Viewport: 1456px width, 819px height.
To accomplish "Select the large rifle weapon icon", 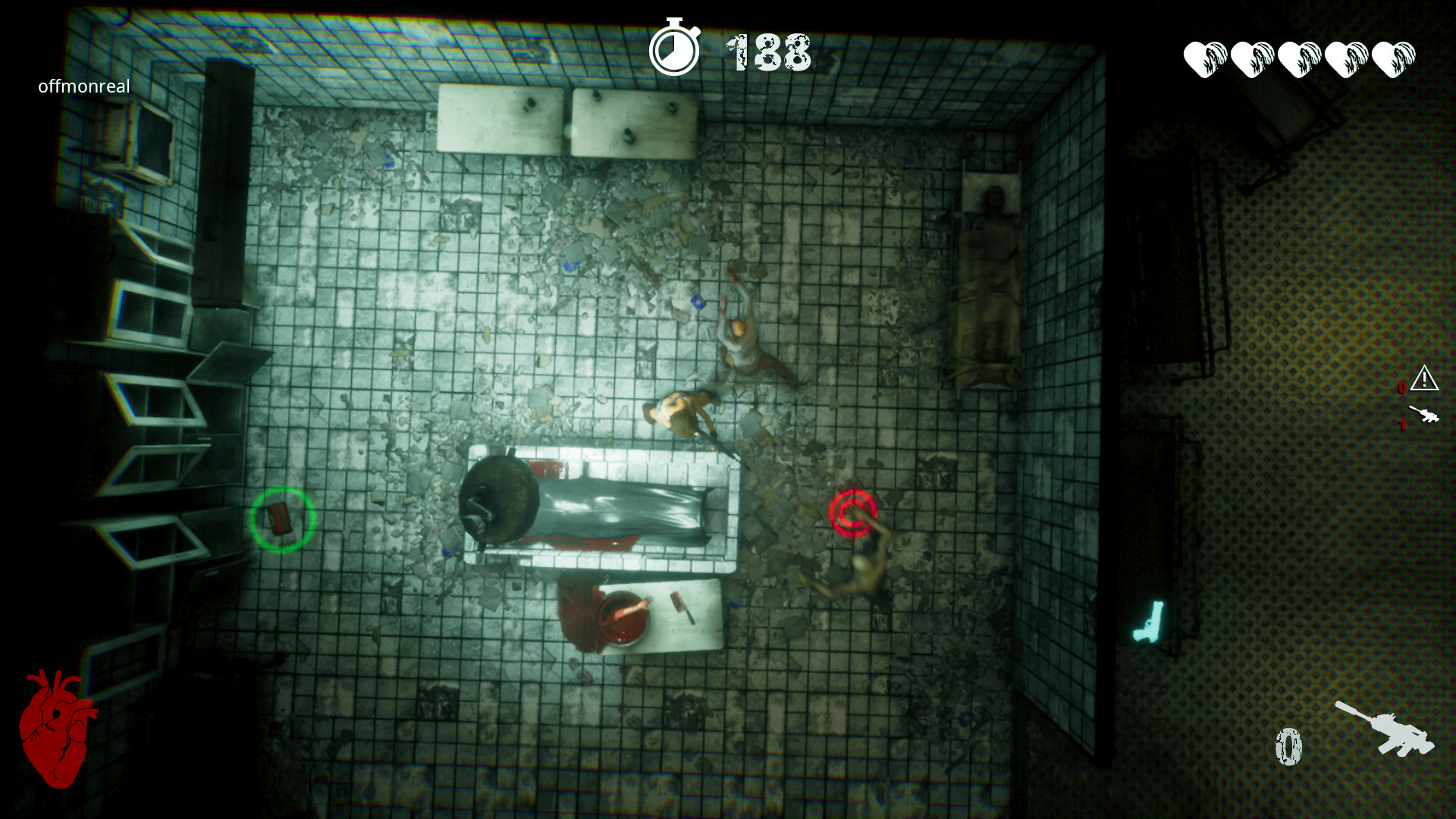I will coord(1385,730).
